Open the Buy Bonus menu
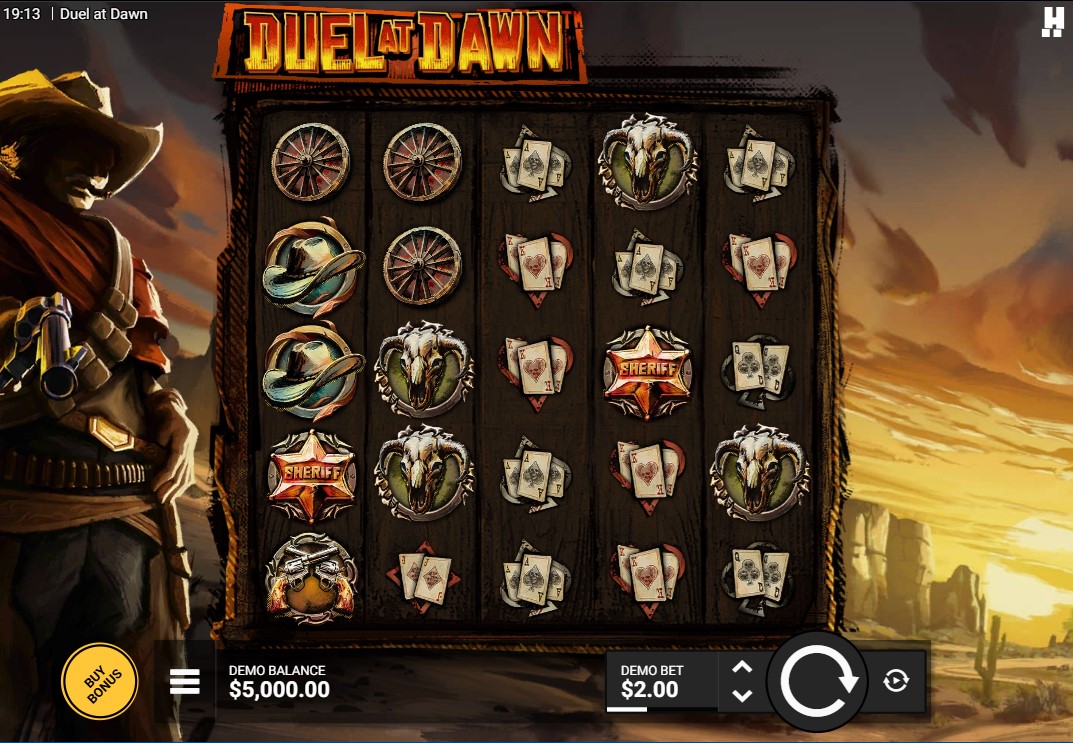This screenshot has height=743, width=1073. (x=99, y=681)
